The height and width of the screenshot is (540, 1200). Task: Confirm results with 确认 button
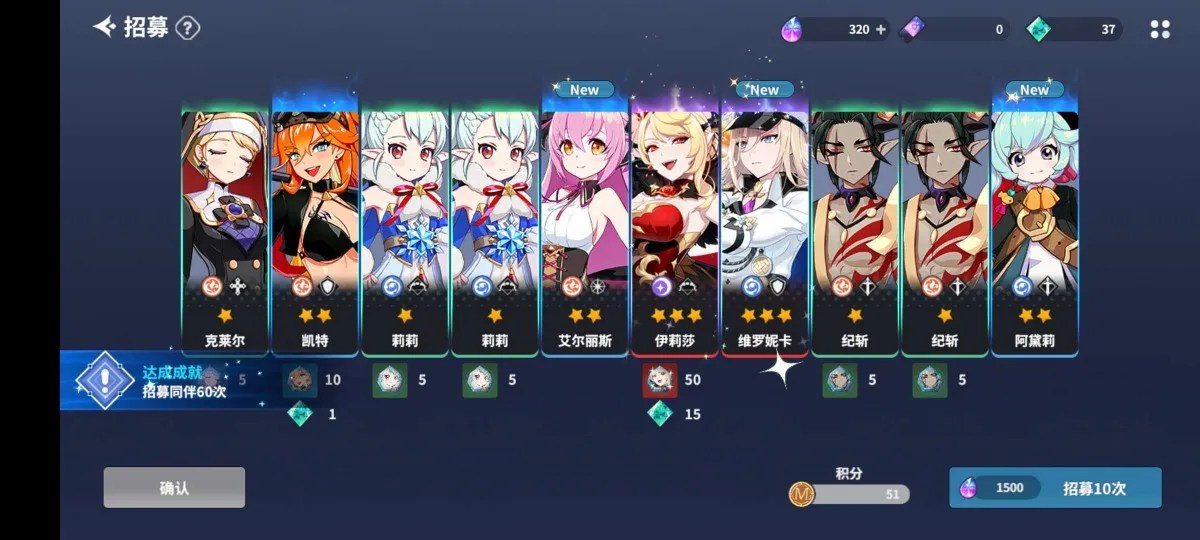point(174,488)
